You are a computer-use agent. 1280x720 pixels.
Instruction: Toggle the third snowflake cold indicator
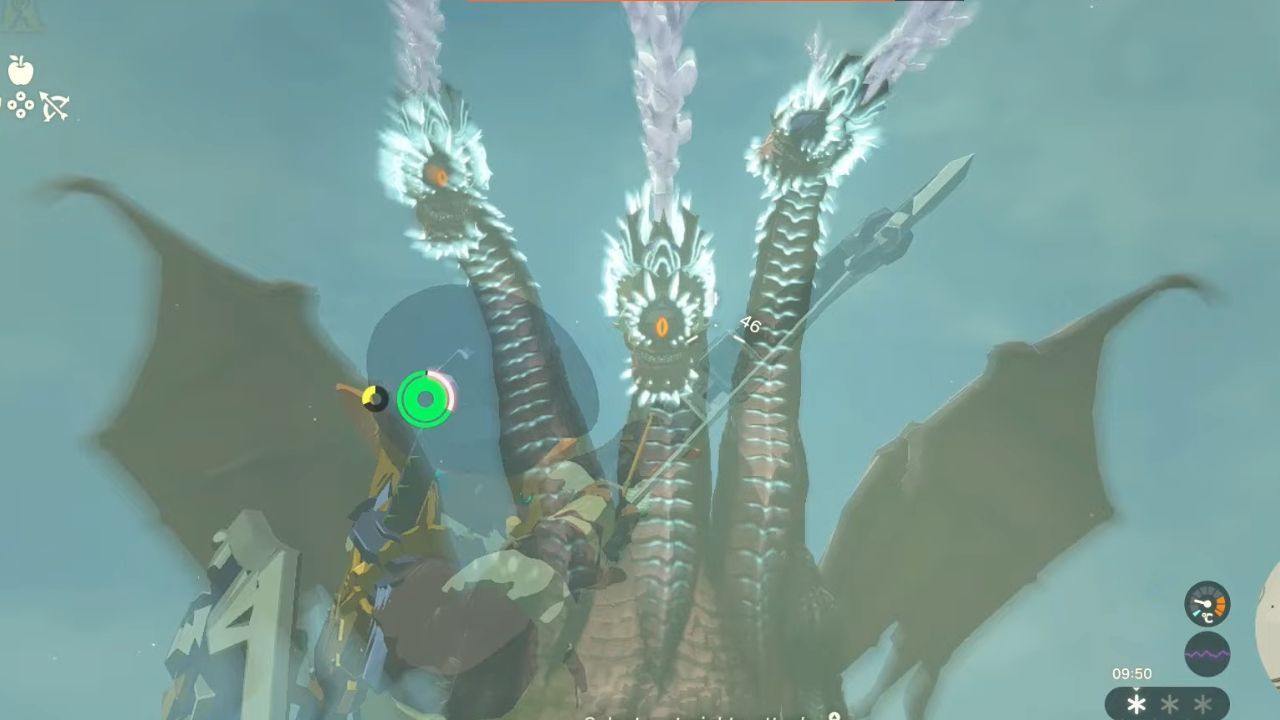tap(1201, 704)
